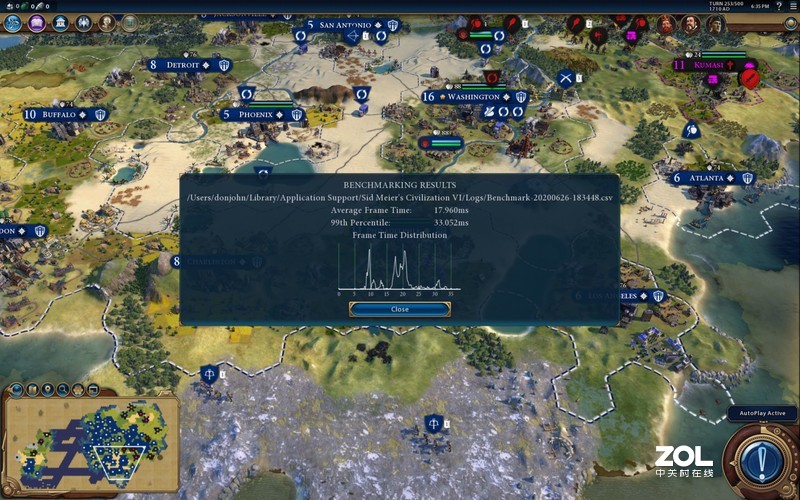Viewport: 800px width, 500px height.
Task: Toggle the map pin button
Action: tap(48, 389)
